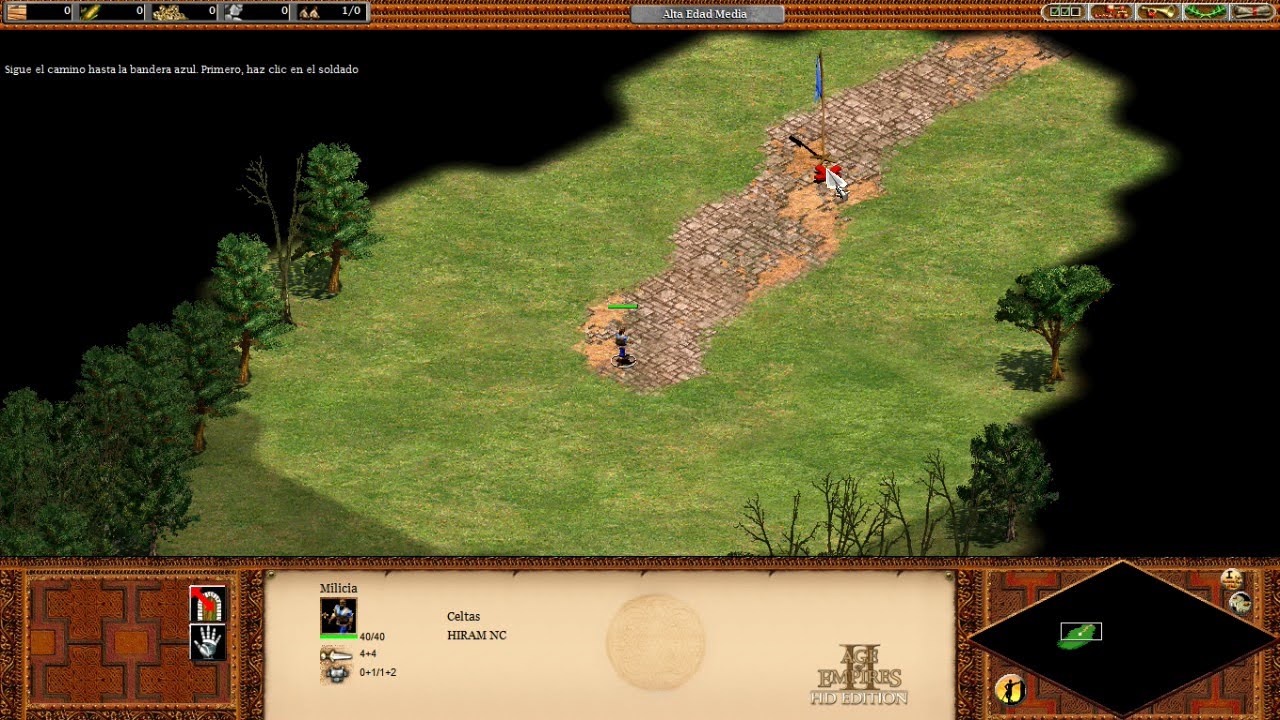Image resolution: width=1280 pixels, height=720 pixels.
Task: Activate the stop command hand icon
Action: point(208,642)
